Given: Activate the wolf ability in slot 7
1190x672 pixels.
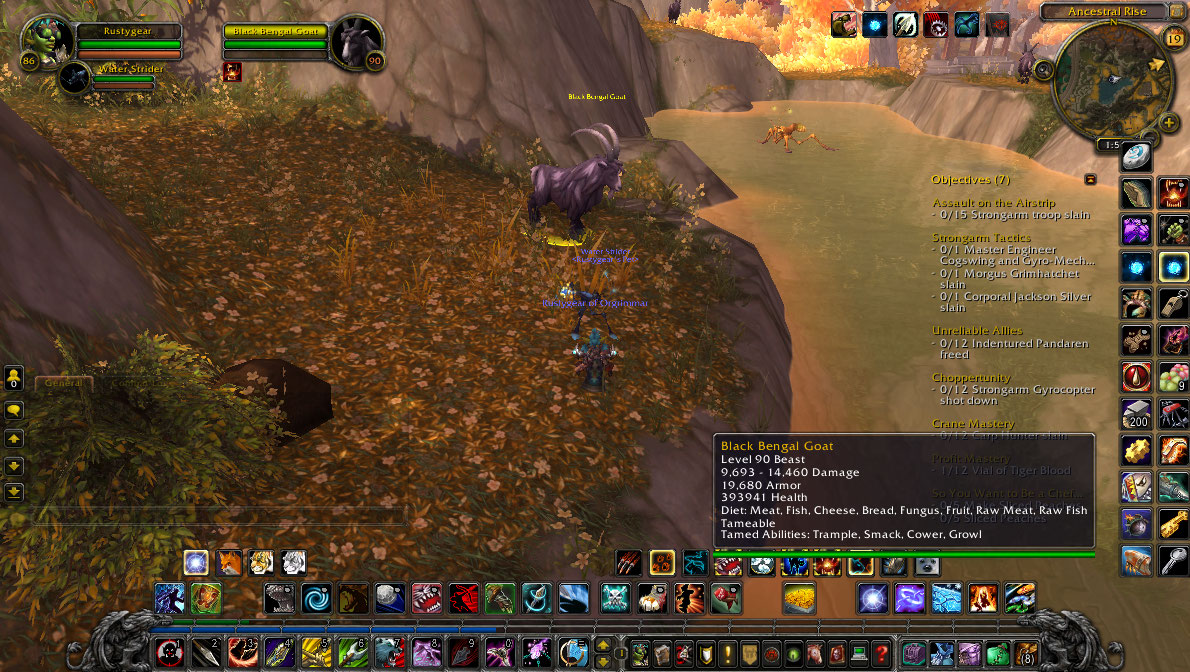Looking at the screenshot, I should coord(389,653).
